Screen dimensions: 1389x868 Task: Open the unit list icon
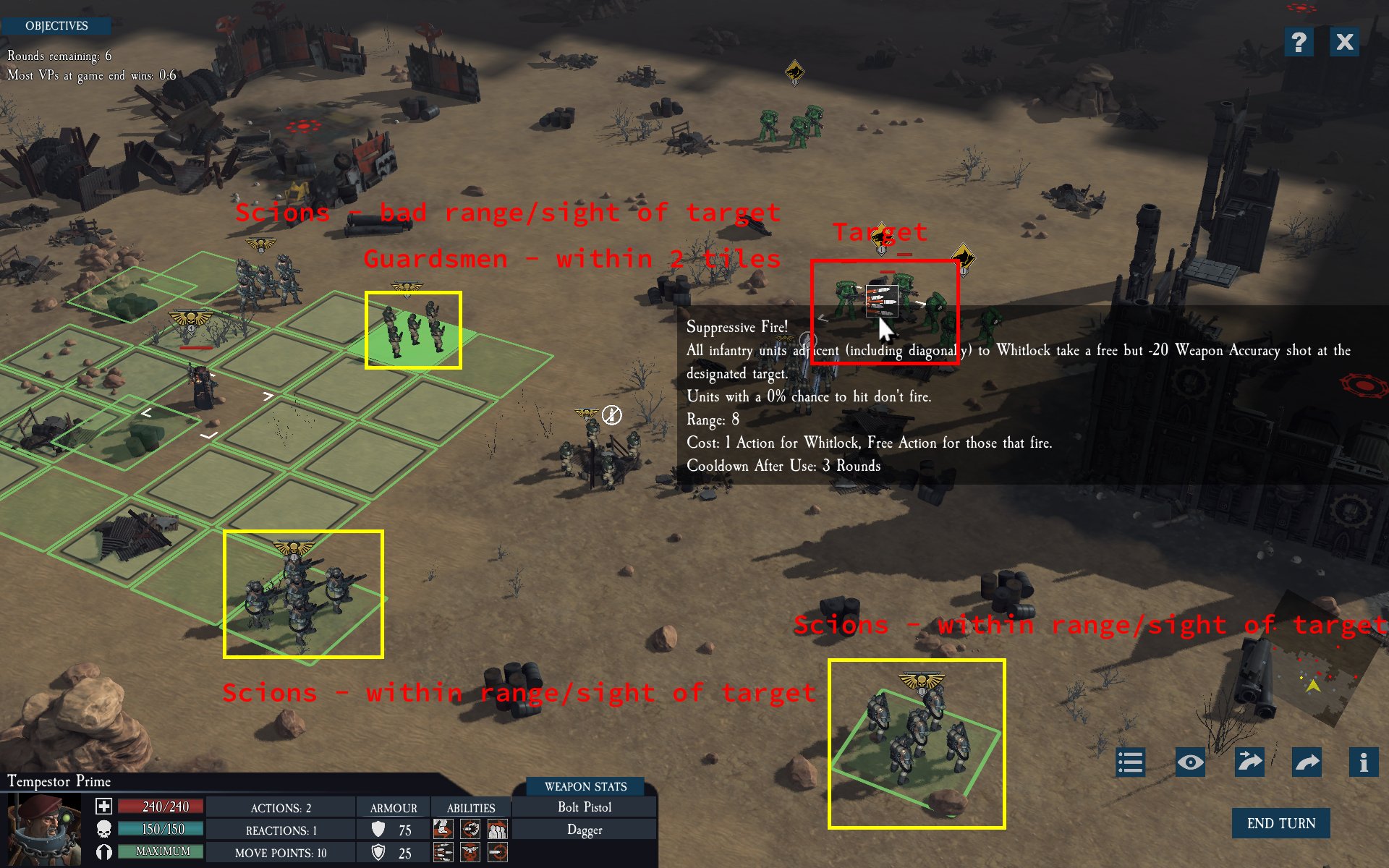pos(1130,762)
